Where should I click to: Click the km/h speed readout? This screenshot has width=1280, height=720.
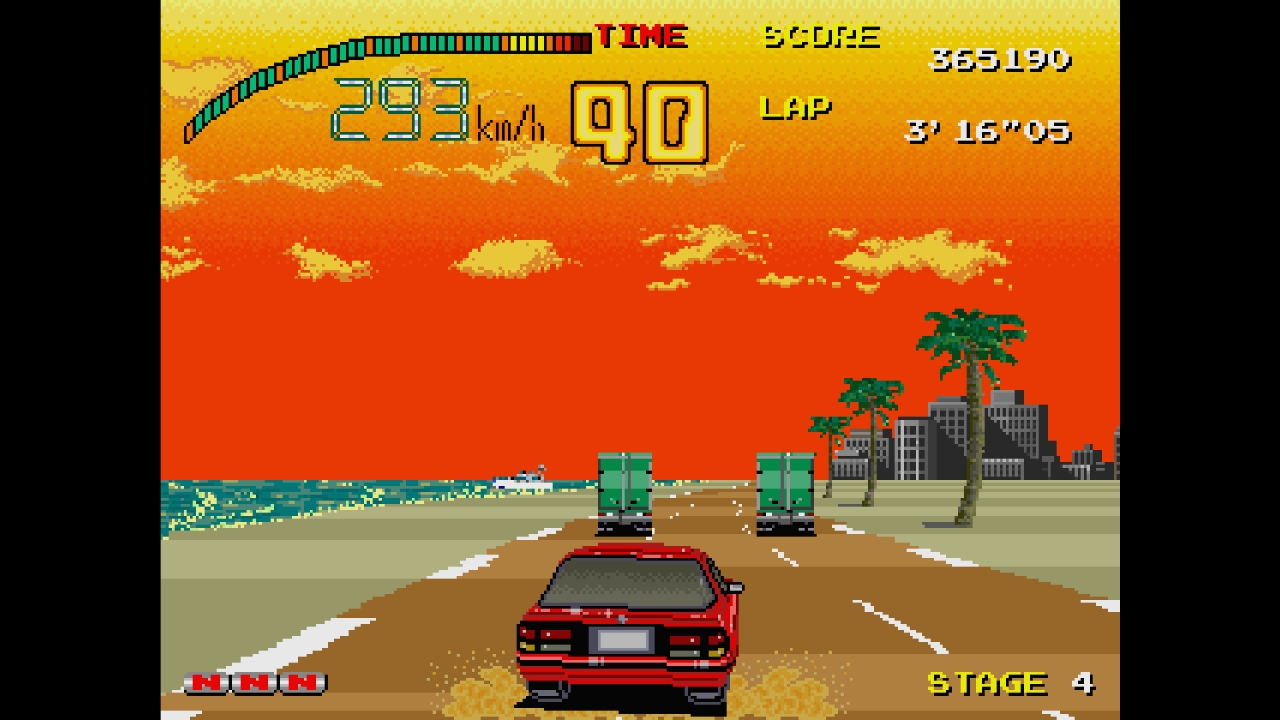pos(430,110)
